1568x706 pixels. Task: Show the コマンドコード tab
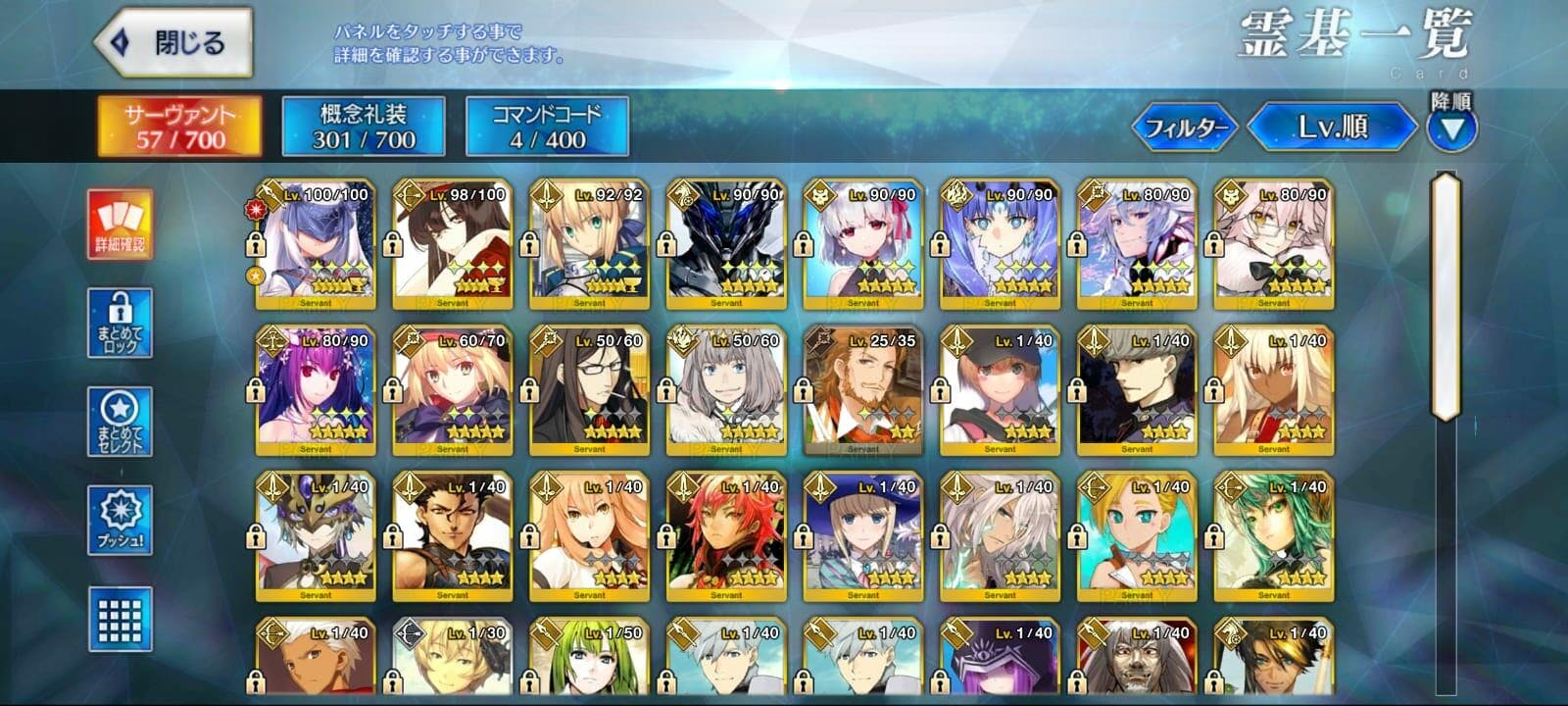(547, 126)
